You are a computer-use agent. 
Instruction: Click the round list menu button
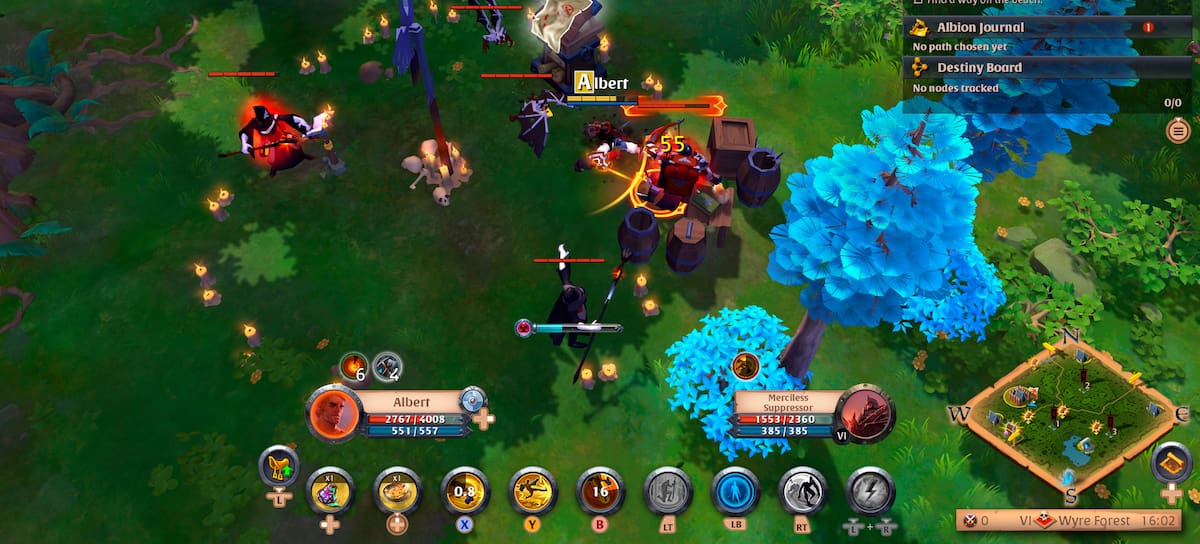coord(1178,130)
